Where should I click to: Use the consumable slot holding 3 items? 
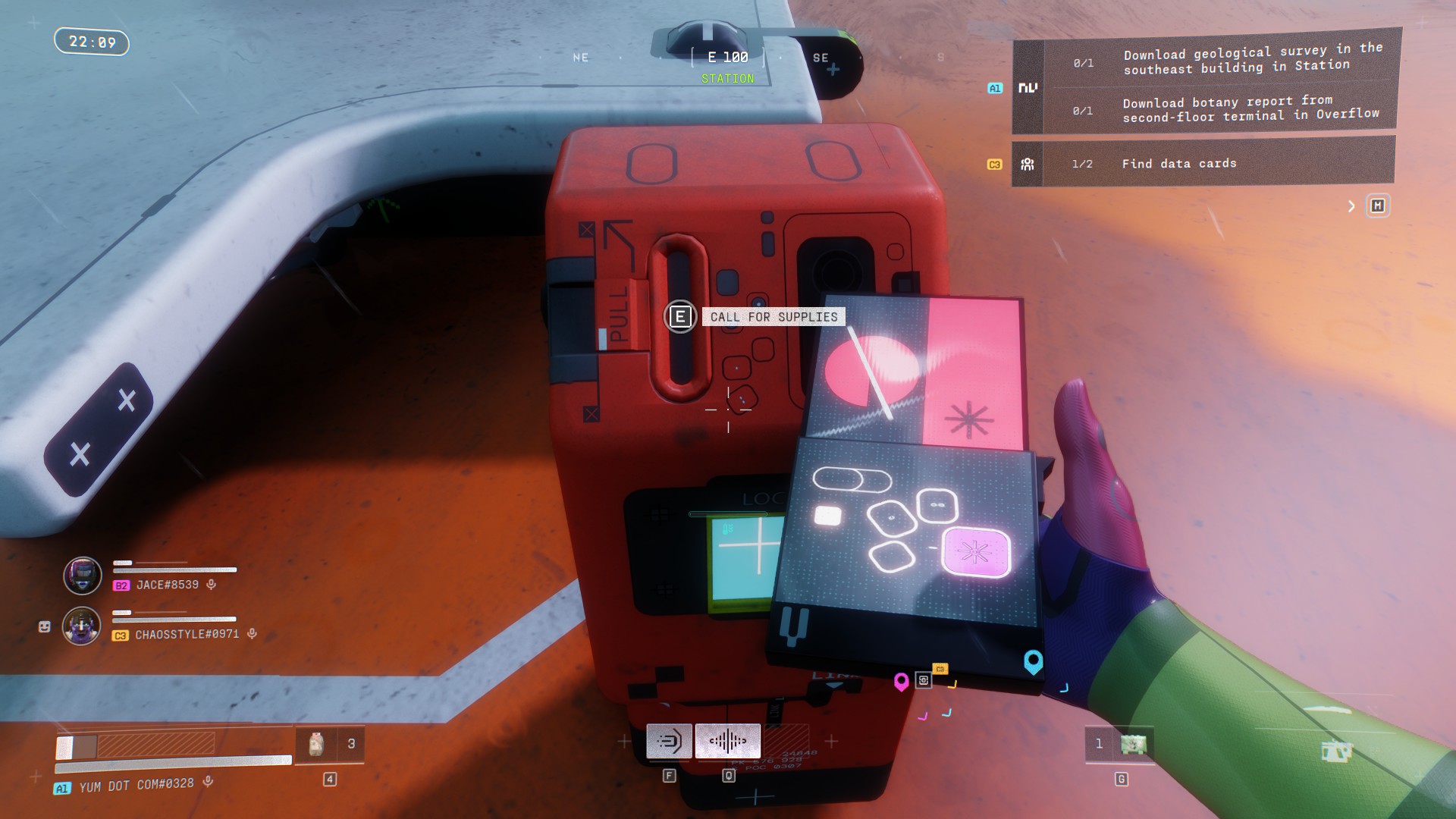click(x=329, y=744)
